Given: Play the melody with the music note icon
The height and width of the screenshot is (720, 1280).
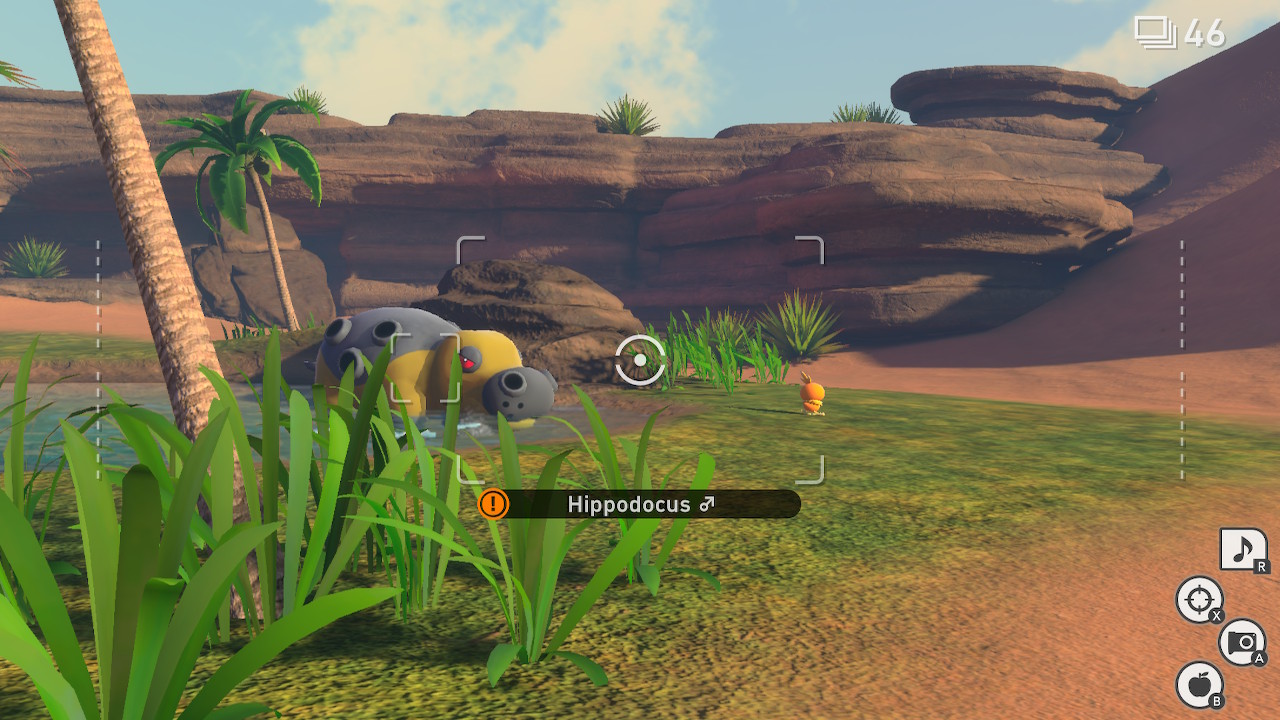Looking at the screenshot, I should point(1243,550).
